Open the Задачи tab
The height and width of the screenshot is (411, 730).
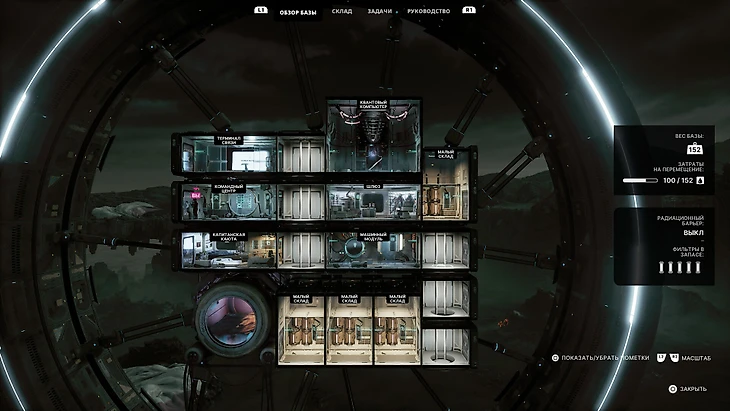tap(380, 11)
